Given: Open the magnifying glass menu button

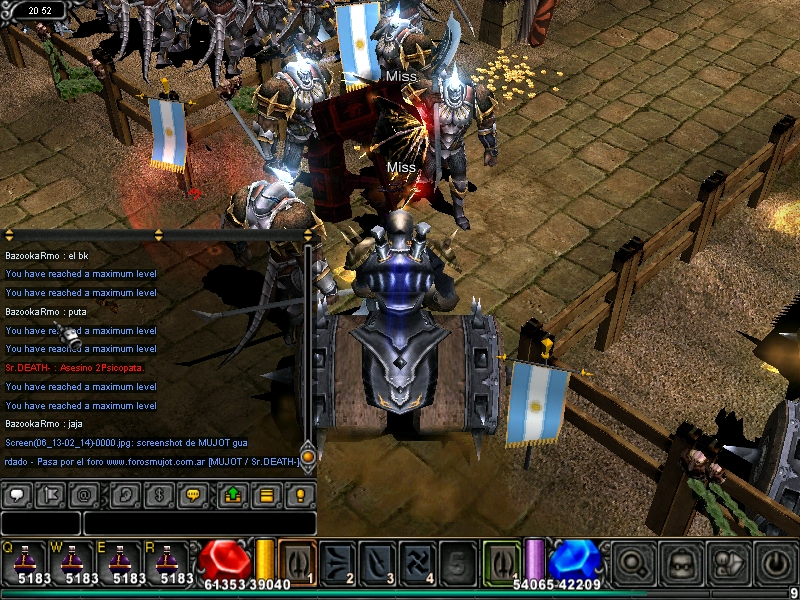Looking at the screenshot, I should coord(630,562).
